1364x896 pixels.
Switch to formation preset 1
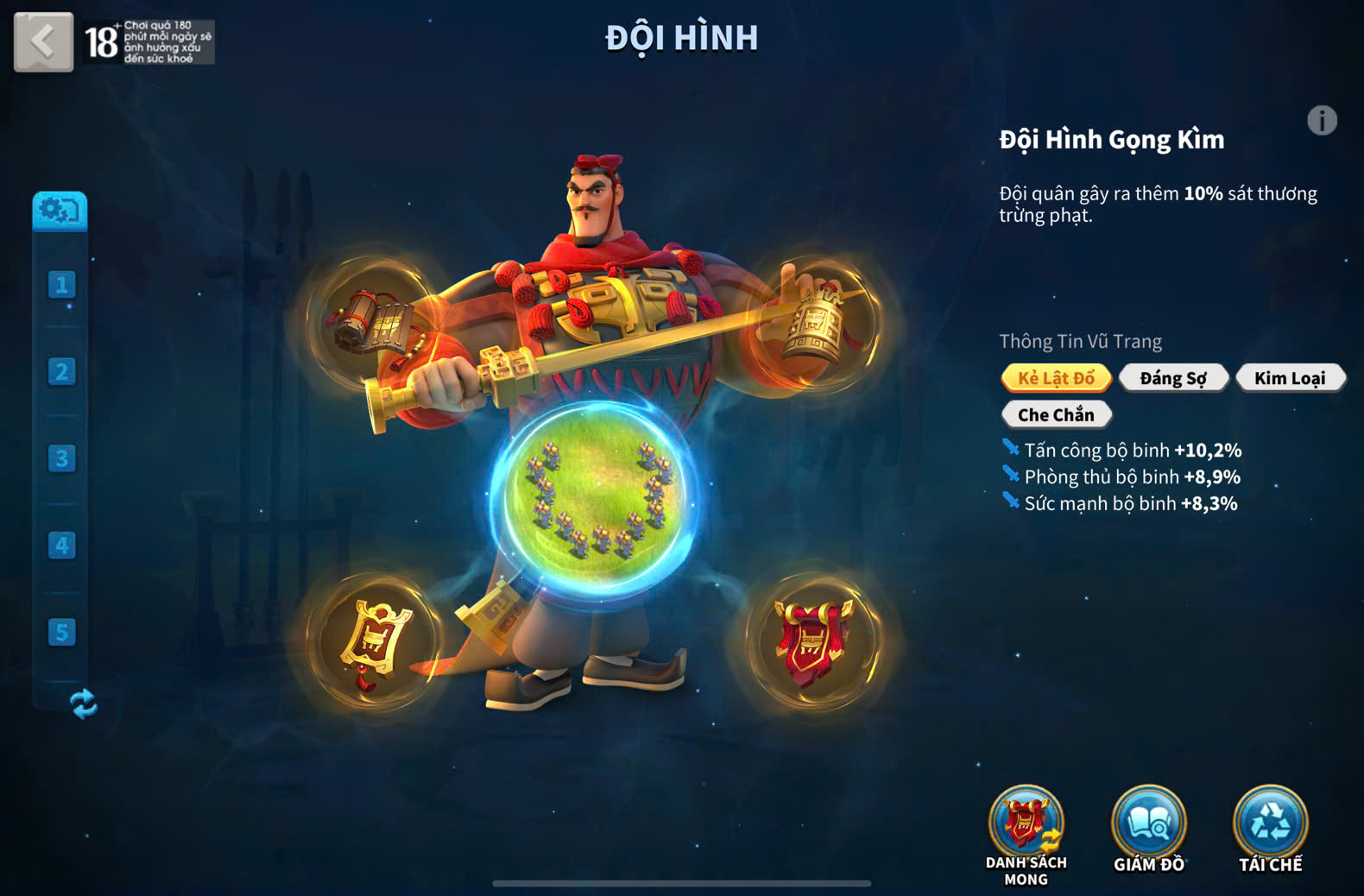coord(61,285)
